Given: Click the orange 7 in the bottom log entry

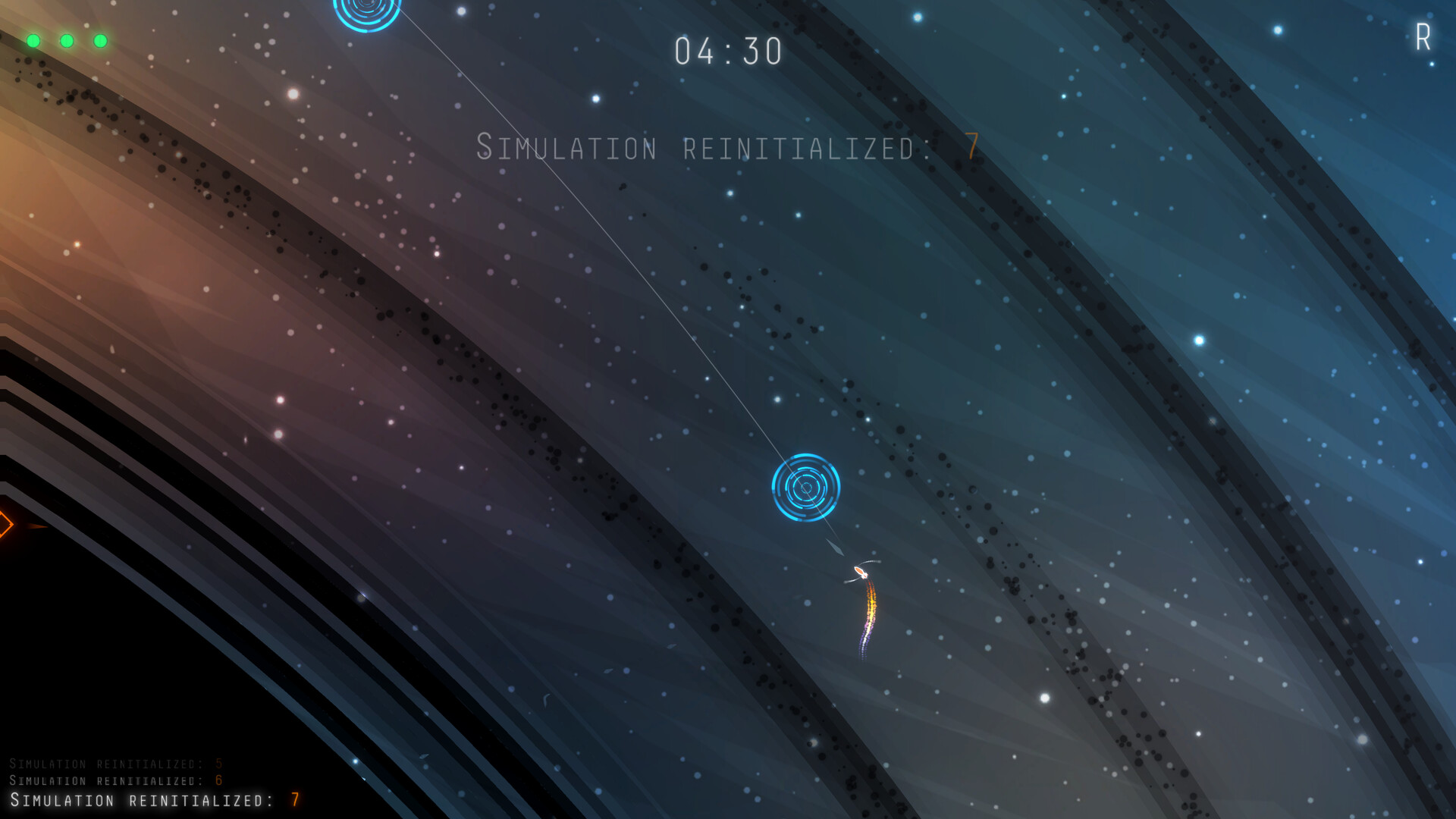Looking at the screenshot, I should [x=294, y=799].
